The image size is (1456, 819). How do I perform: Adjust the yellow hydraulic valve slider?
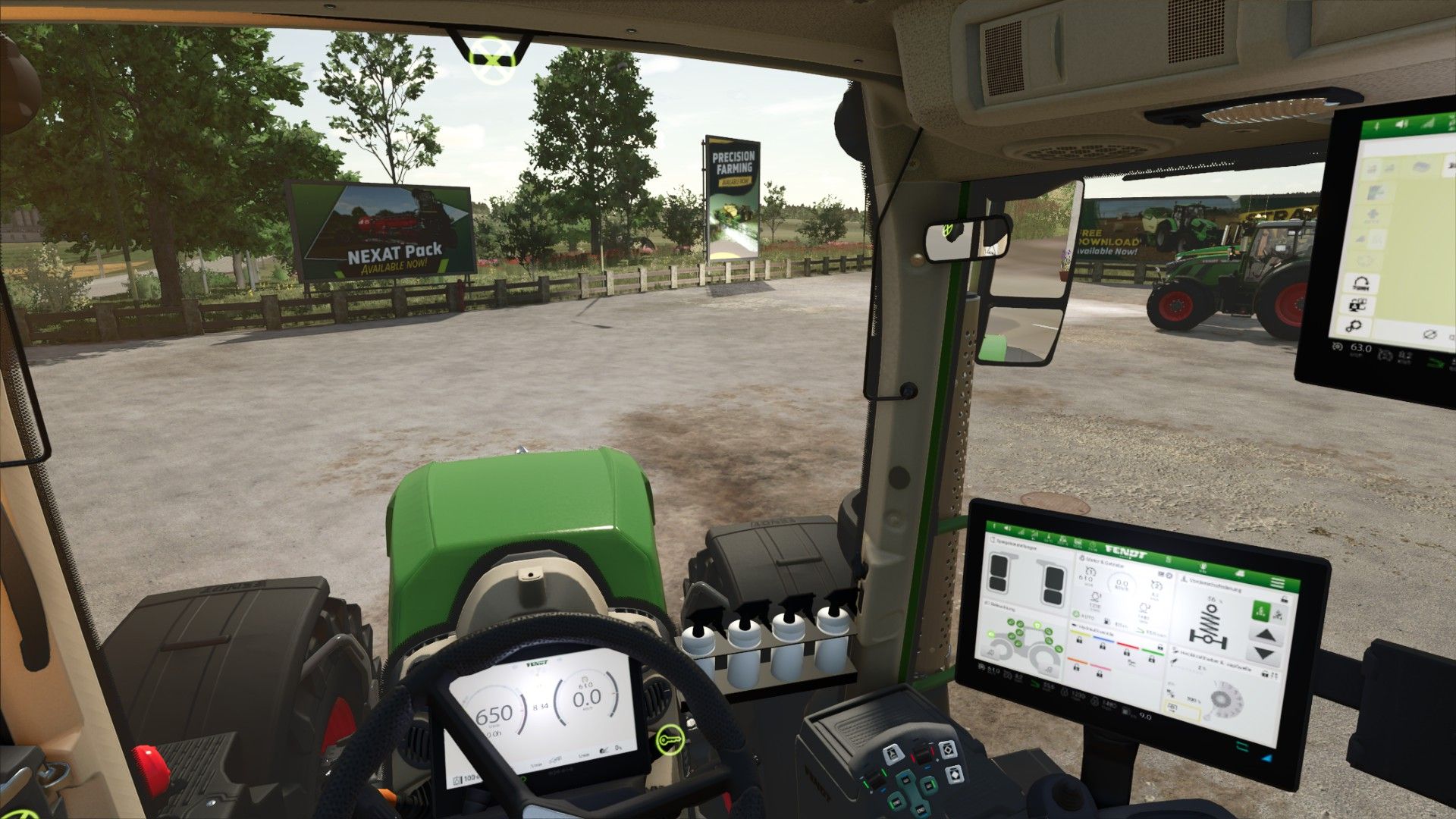[x=1081, y=635]
